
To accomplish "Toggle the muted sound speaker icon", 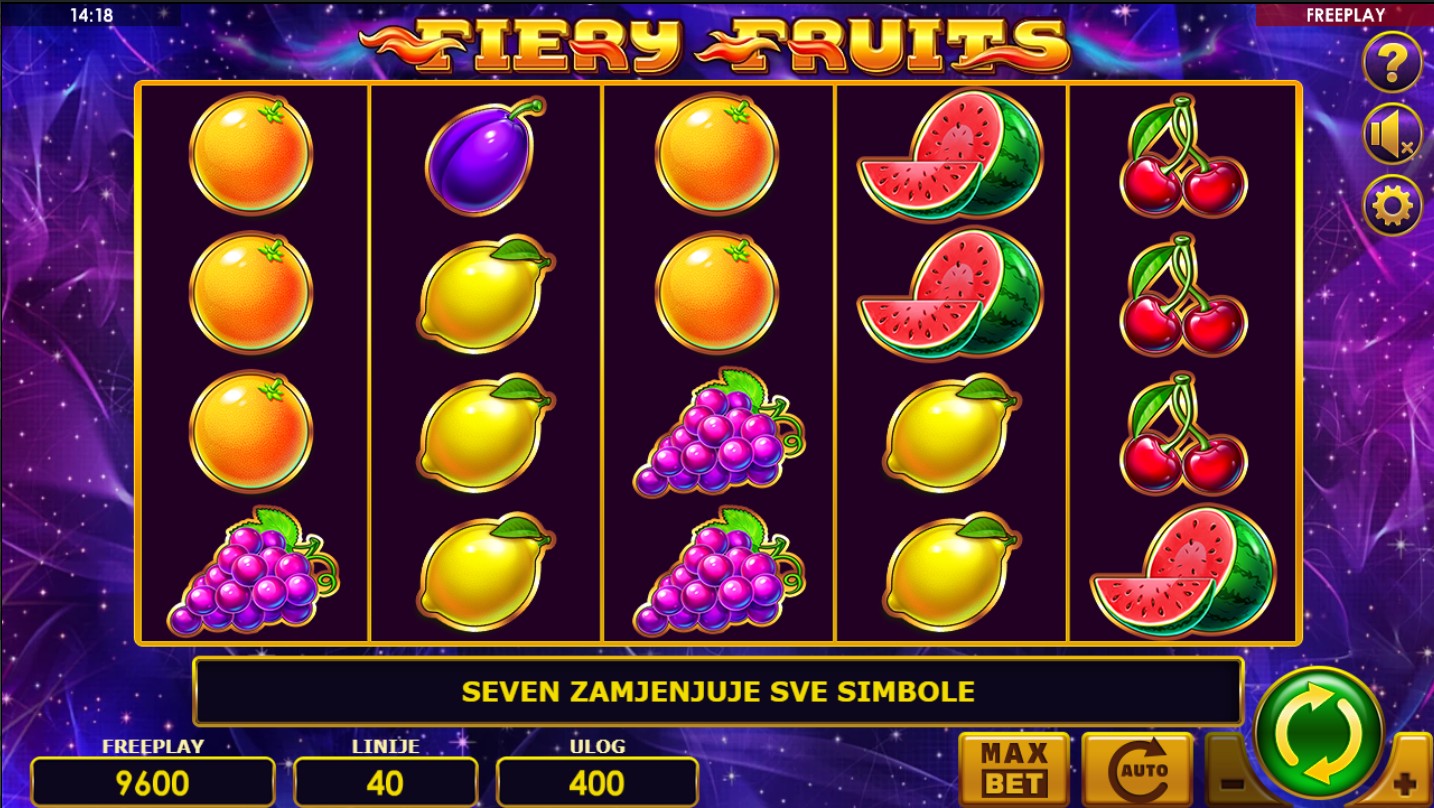I will click(1392, 135).
